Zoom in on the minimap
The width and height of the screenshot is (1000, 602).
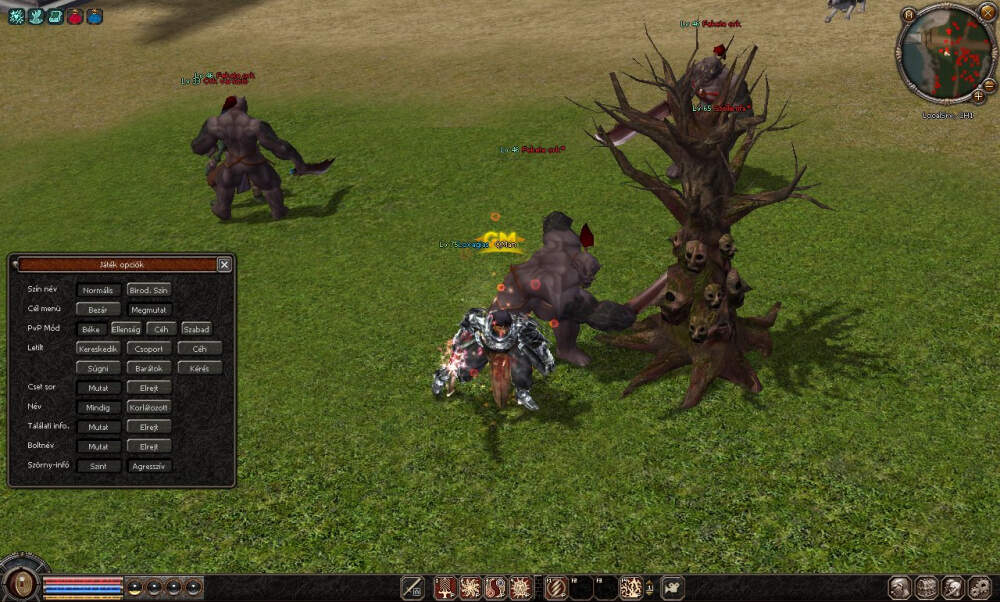pyautogui.click(x=977, y=96)
